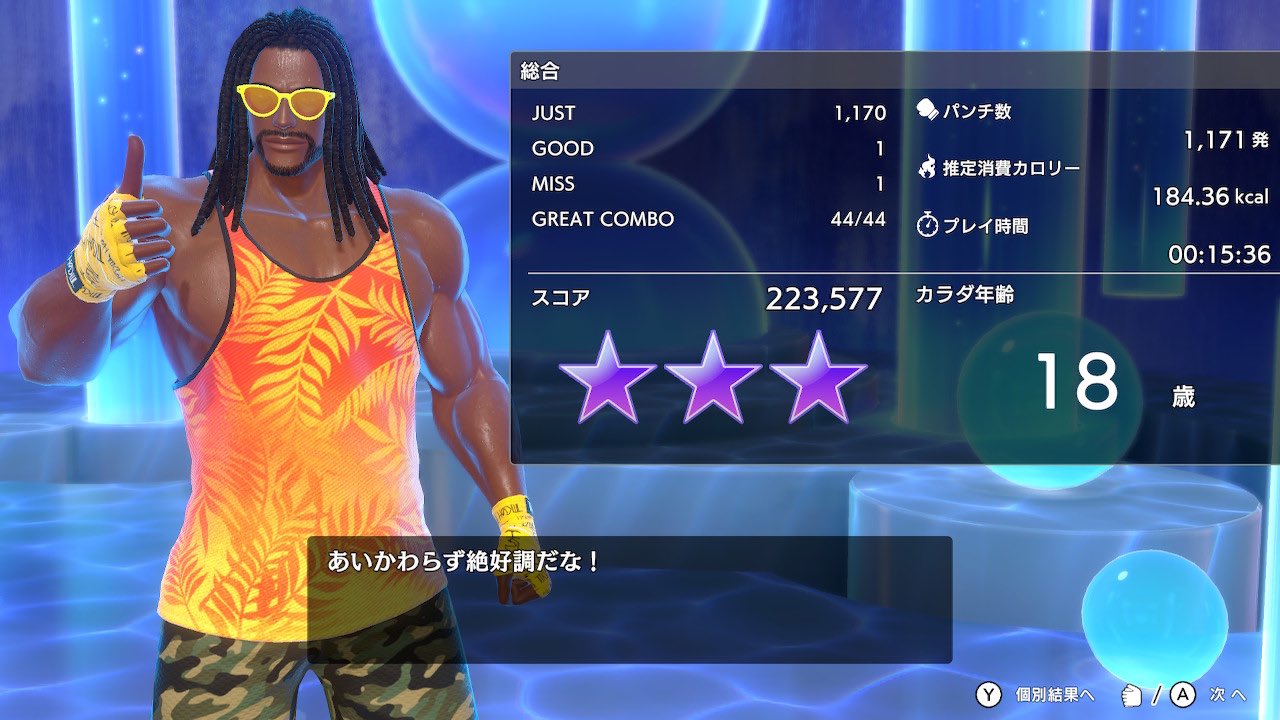Advance the trainer's dialogue text box
Viewport: 1280px width, 720px height.
[x=628, y=599]
